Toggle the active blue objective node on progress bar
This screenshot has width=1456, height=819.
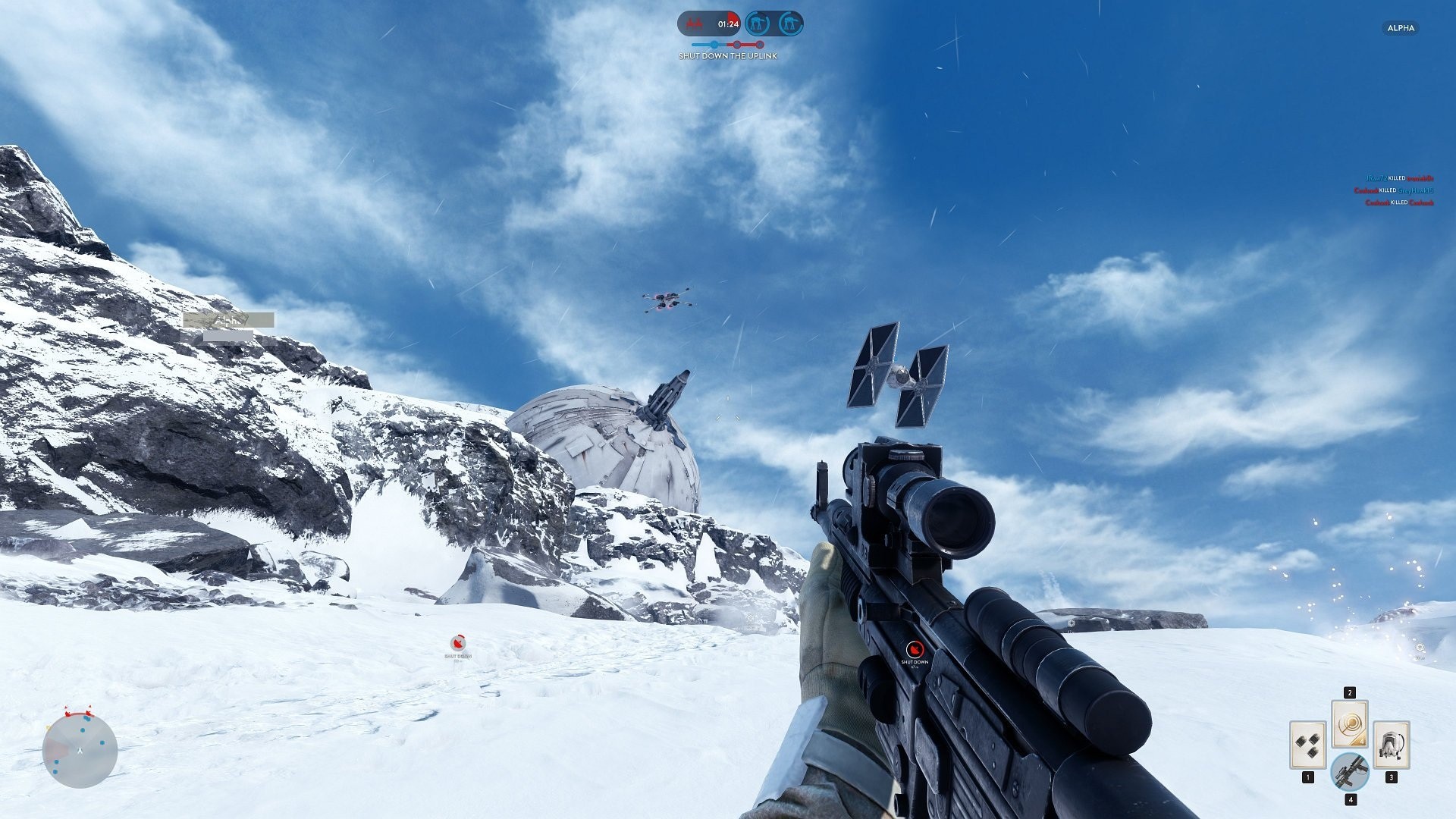point(714,45)
